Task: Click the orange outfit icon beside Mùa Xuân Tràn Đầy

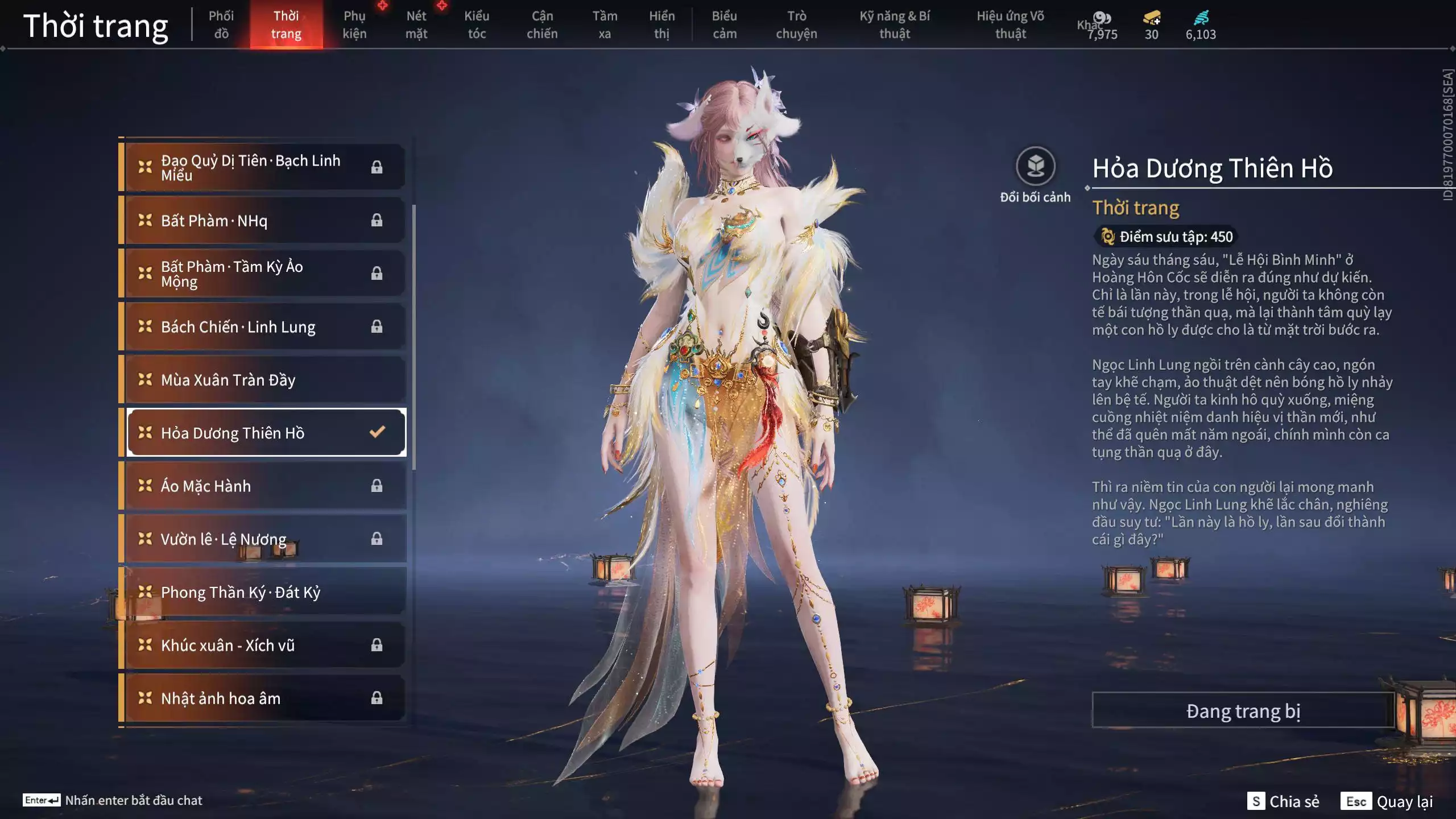Action: 146,379
